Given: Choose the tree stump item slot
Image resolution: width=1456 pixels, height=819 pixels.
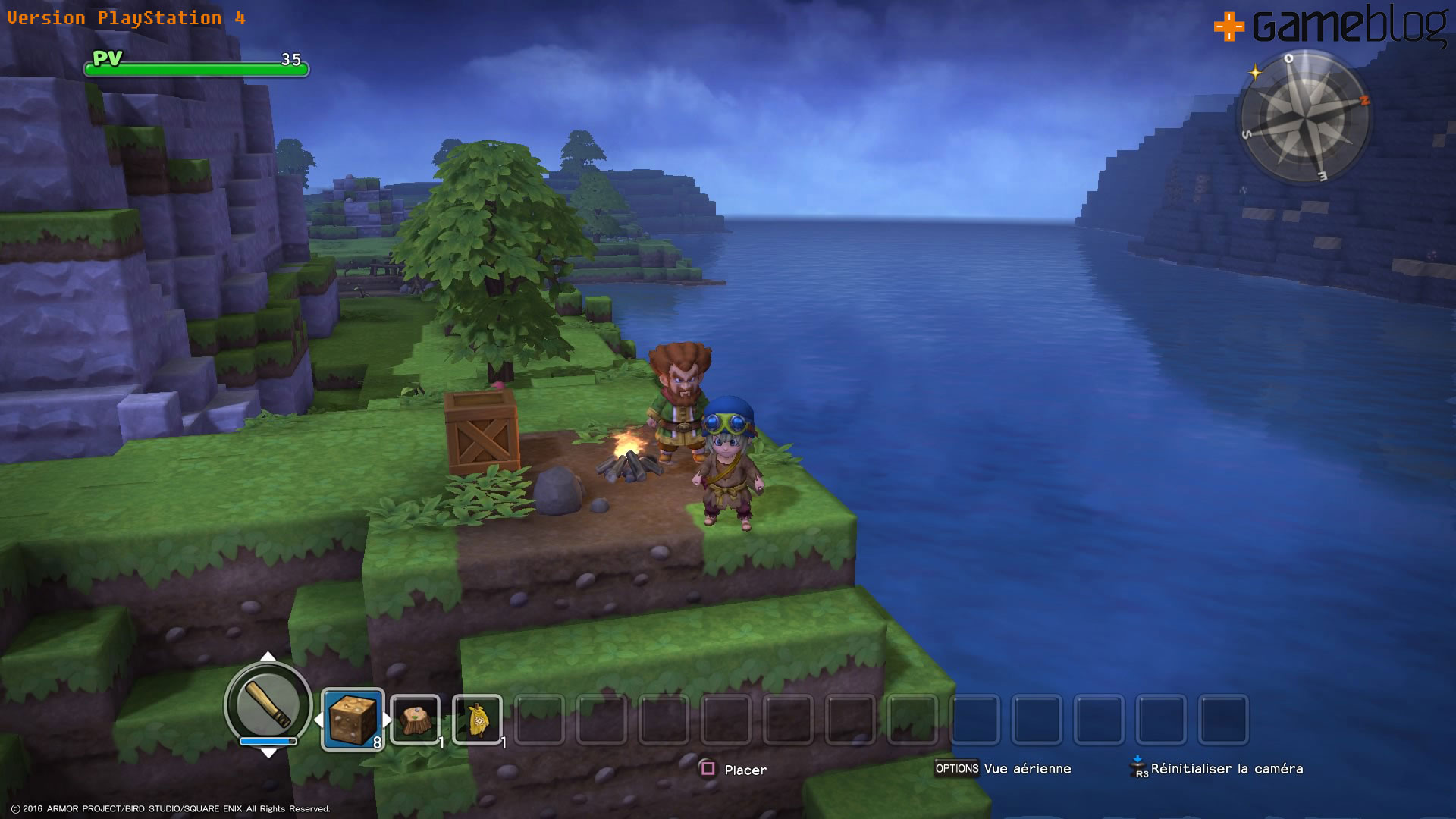Looking at the screenshot, I should click(415, 719).
